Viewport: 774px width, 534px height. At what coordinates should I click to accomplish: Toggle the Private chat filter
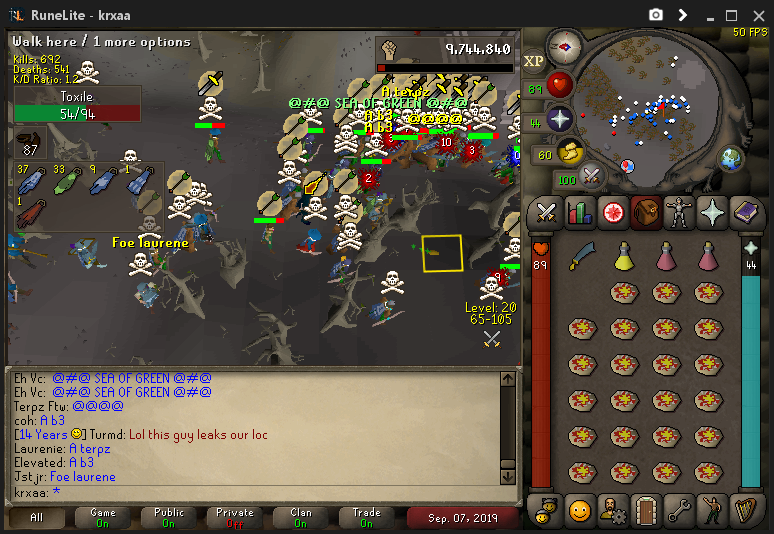pos(235,517)
